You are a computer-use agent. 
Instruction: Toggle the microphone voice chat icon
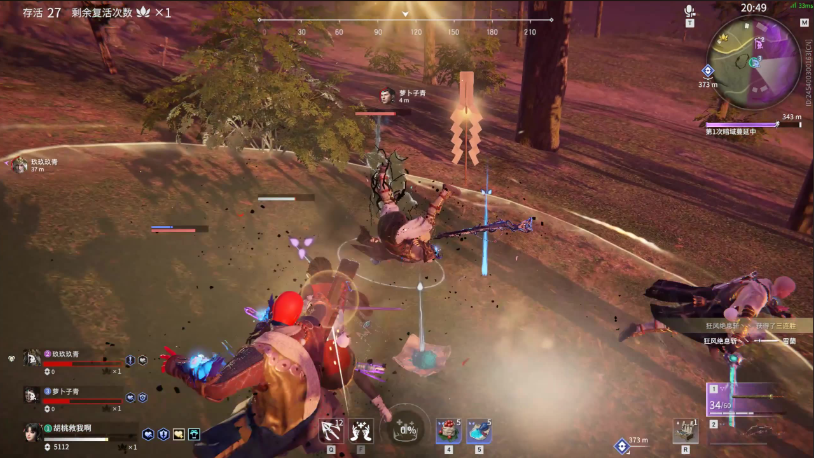(x=689, y=11)
